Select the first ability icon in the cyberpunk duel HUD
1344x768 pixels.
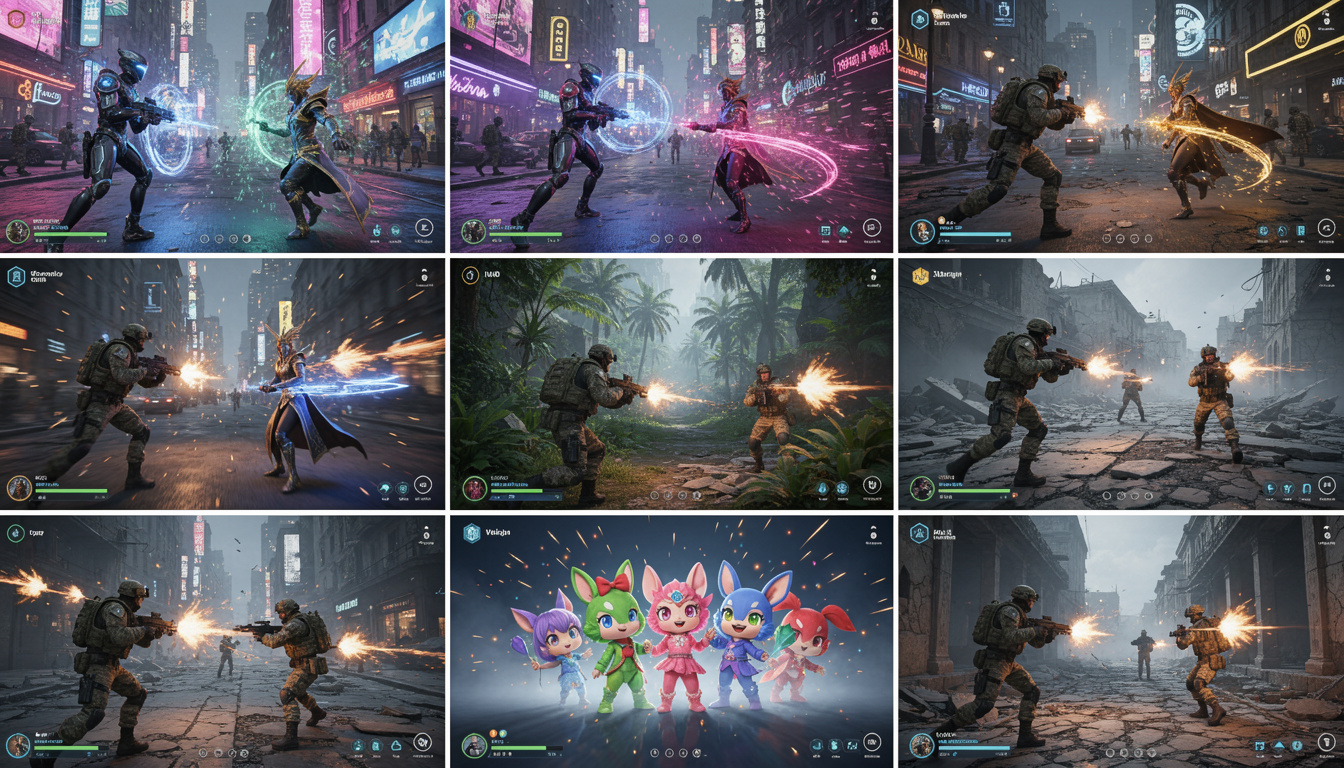203,239
